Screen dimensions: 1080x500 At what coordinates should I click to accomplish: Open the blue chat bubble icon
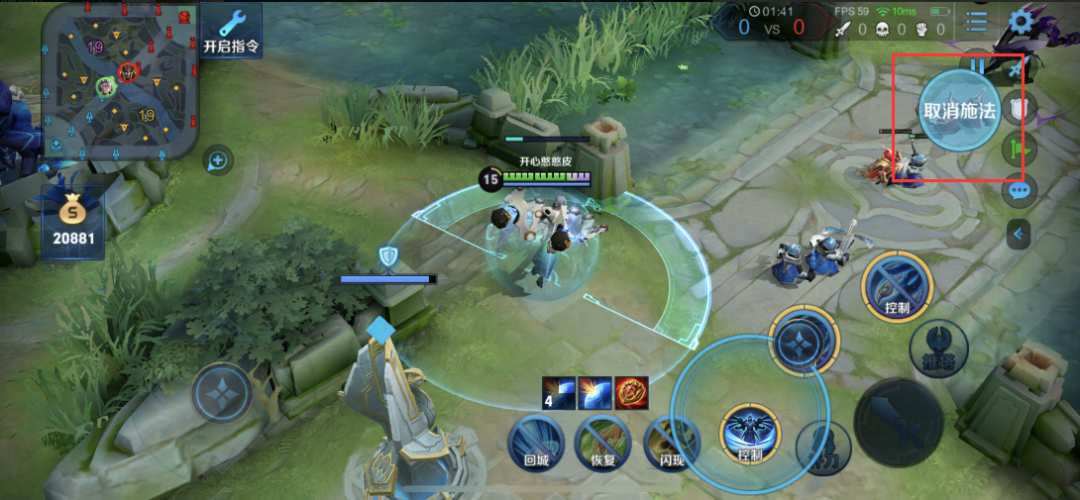tap(1019, 189)
